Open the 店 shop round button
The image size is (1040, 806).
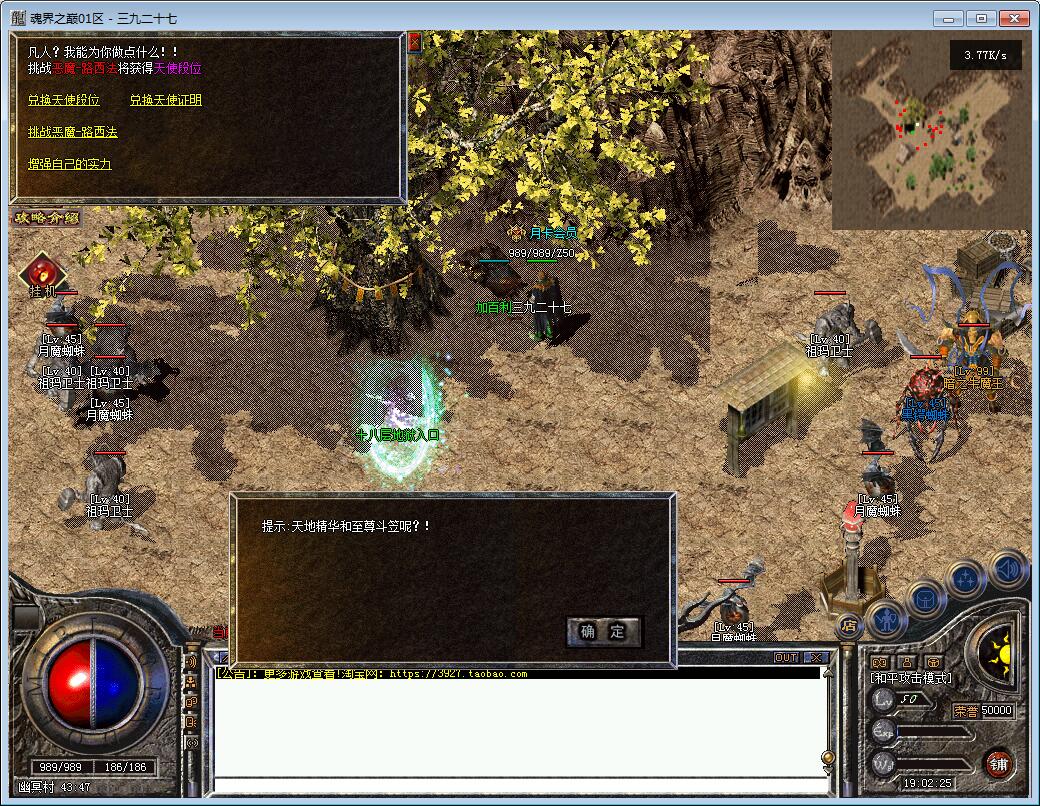tap(849, 626)
